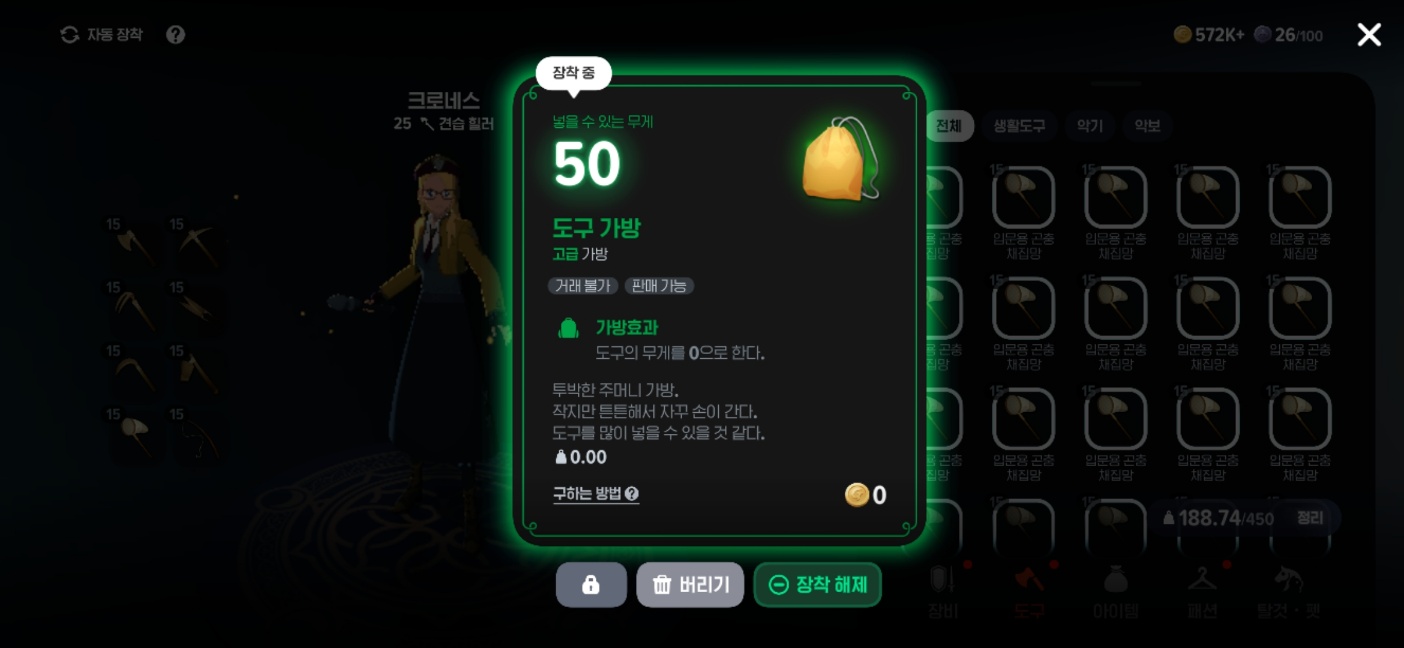Image resolution: width=1404 pixels, height=648 pixels.
Task: Sort the inventory with 정리
Action: click(x=1310, y=518)
